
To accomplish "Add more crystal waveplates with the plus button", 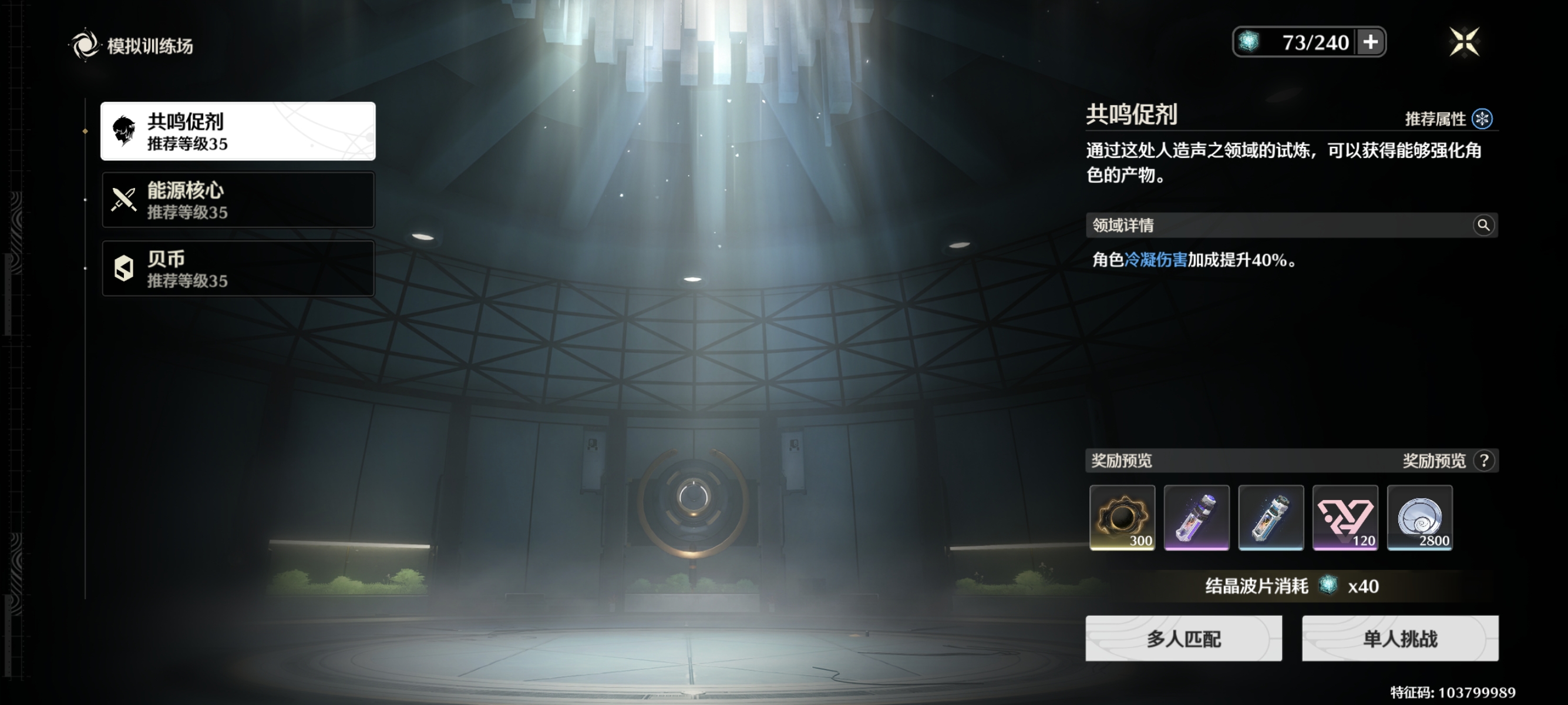I will (x=1370, y=42).
